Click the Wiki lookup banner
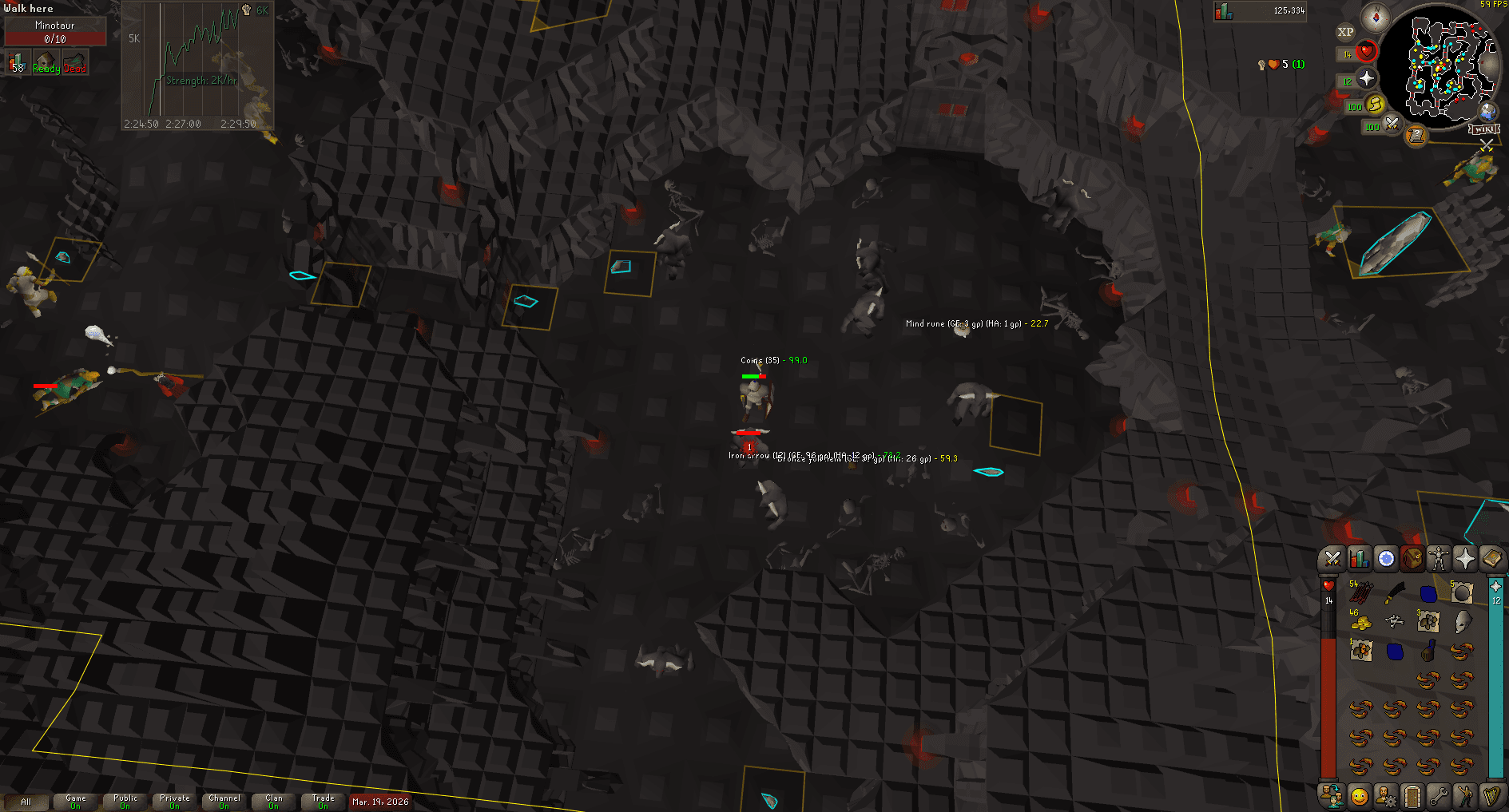The width and height of the screenshot is (1509, 812). click(x=1483, y=129)
